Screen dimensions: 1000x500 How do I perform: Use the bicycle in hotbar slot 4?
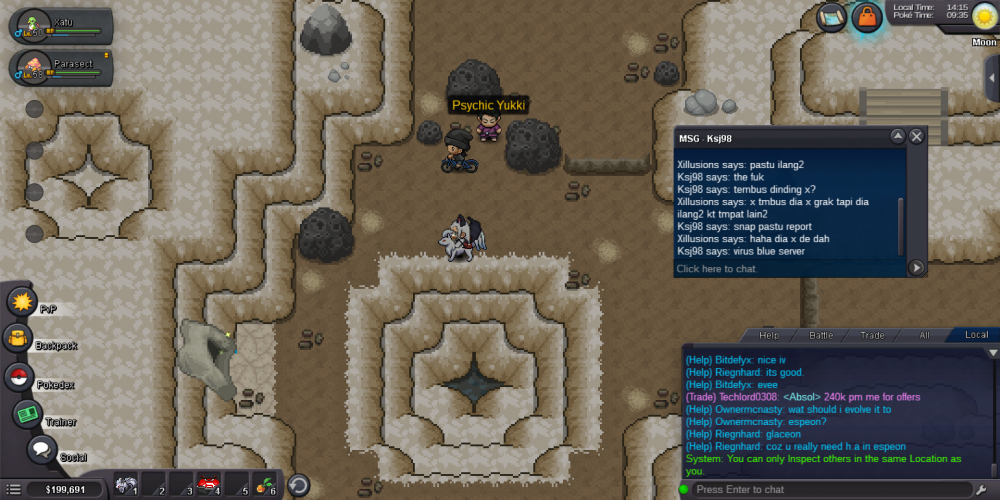[208, 485]
